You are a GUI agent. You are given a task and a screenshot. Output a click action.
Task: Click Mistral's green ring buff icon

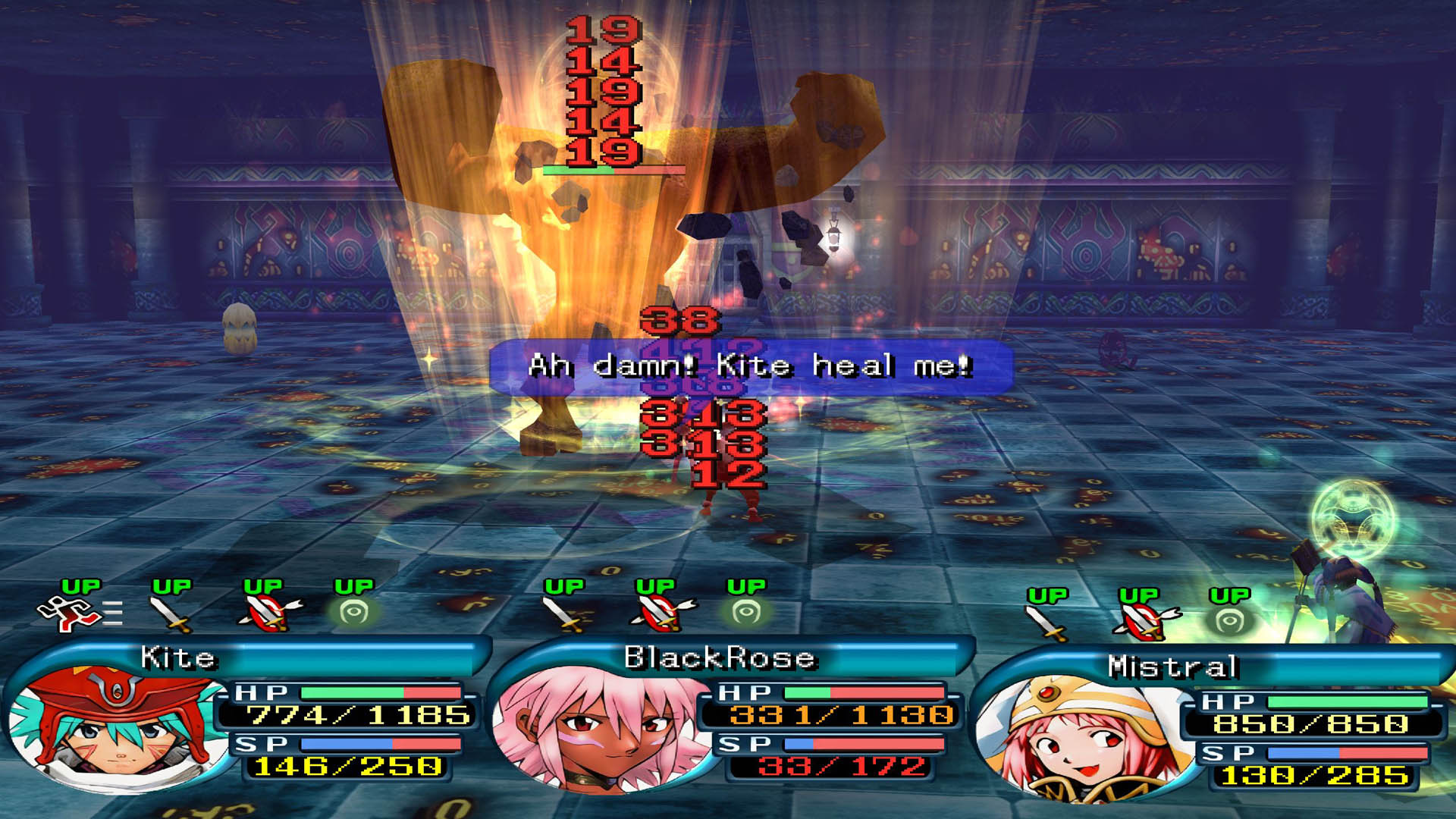click(1229, 622)
